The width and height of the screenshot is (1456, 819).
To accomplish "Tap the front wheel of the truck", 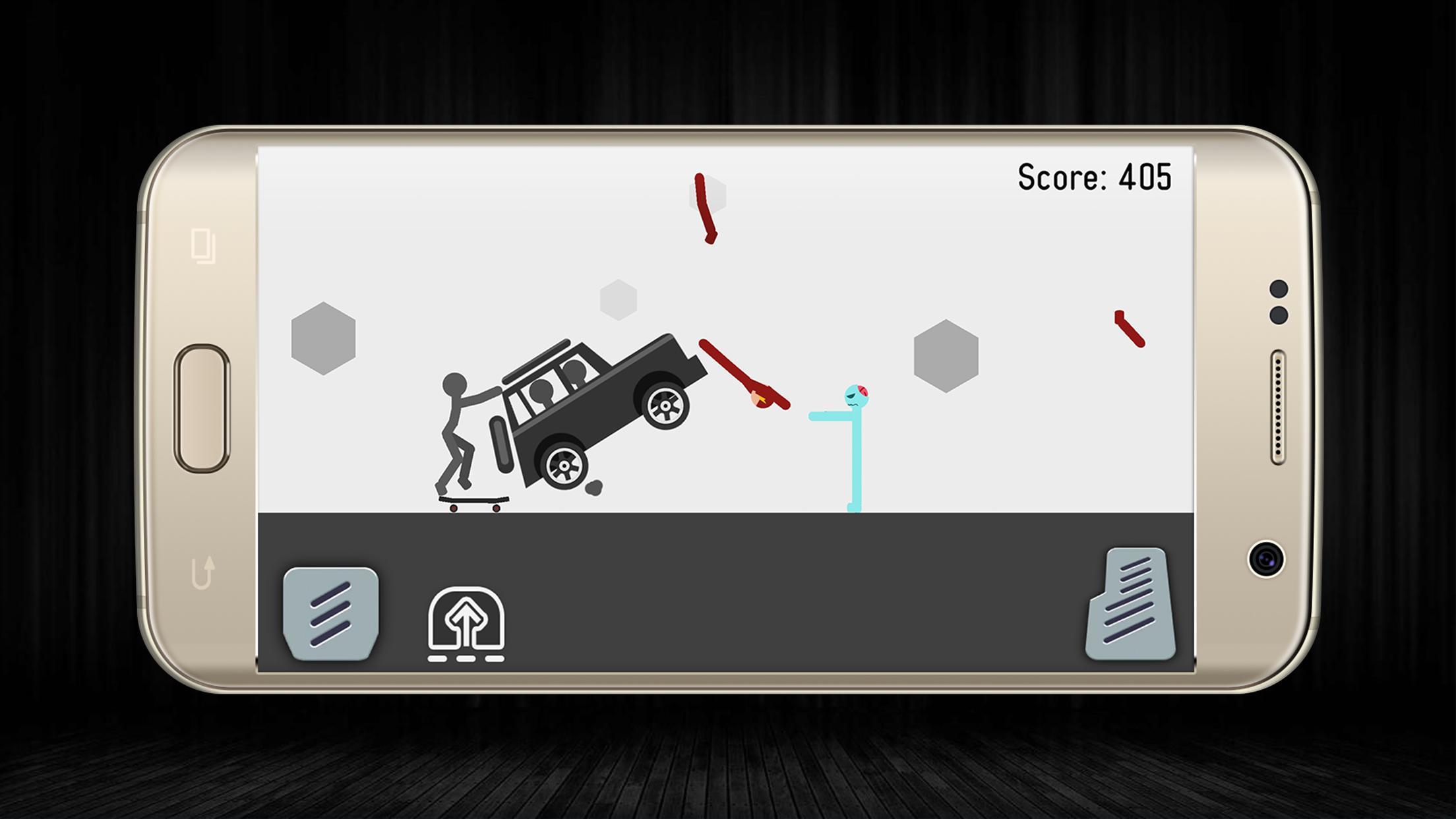I will [665, 406].
